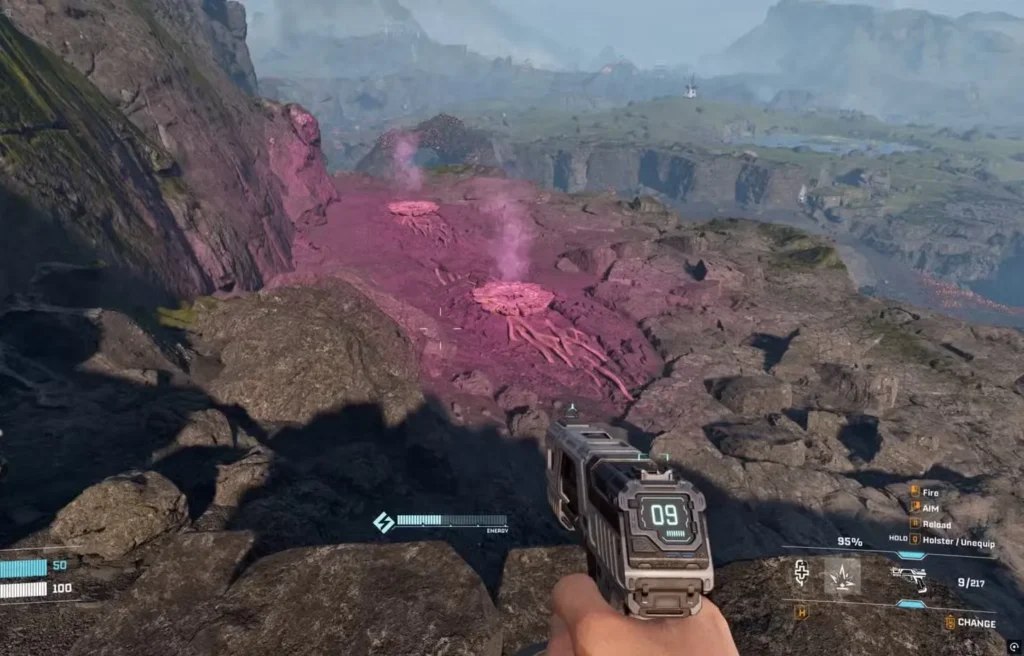Click the lightning bolt energy icon
This screenshot has width=1024, height=656.
pos(383,522)
